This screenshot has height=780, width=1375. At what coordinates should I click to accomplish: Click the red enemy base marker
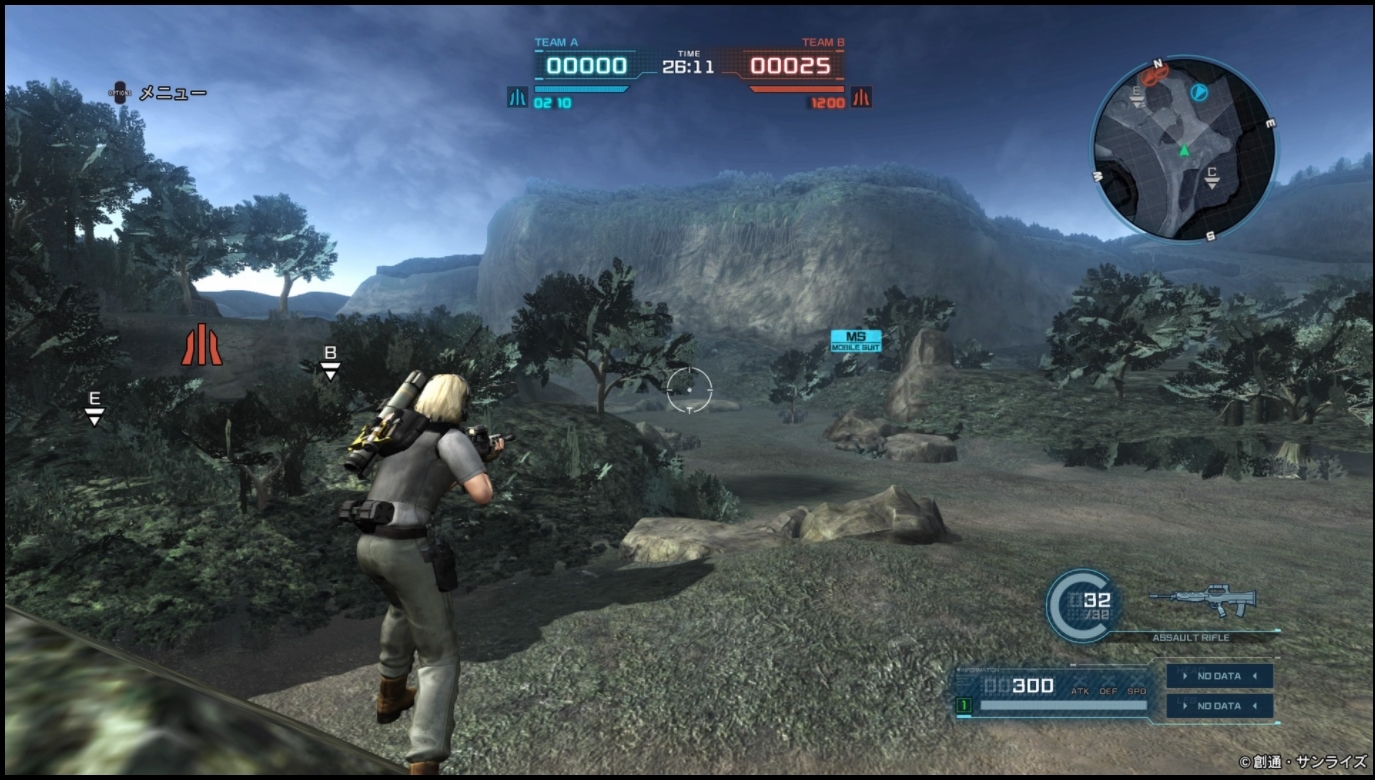(201, 344)
